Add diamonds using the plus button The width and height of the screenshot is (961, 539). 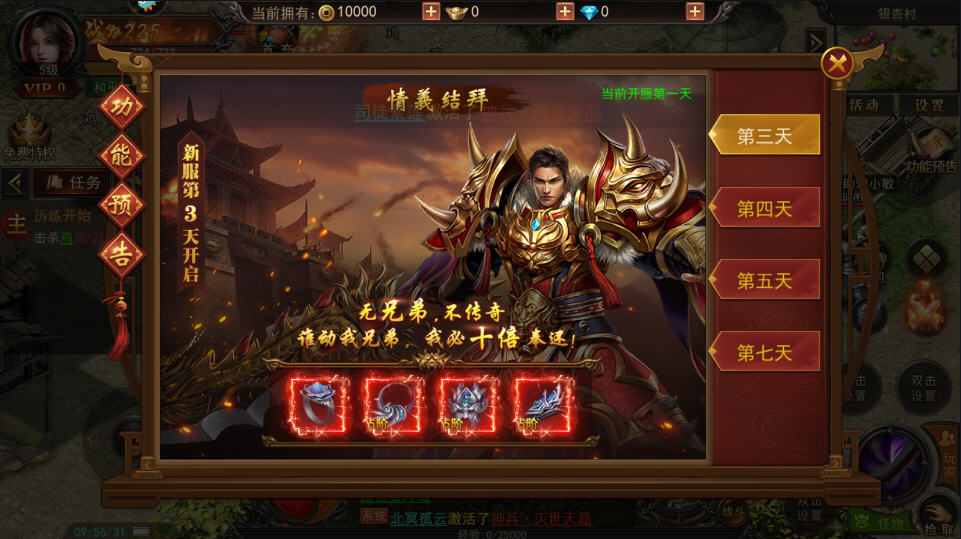[x=695, y=12]
